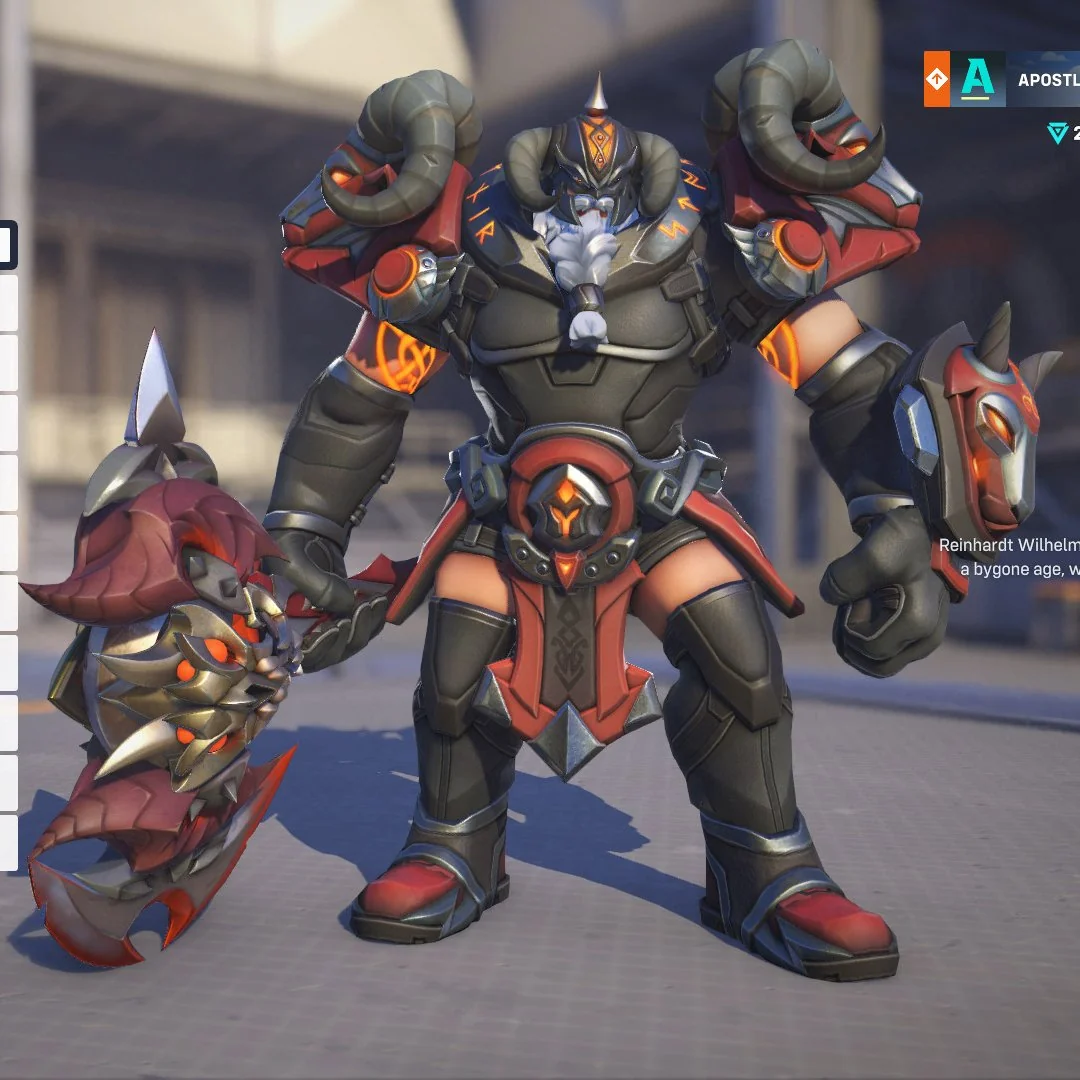This screenshot has height=1080, width=1080.
Task: Select the highlighted skin list entry
Action: coord(7,245)
